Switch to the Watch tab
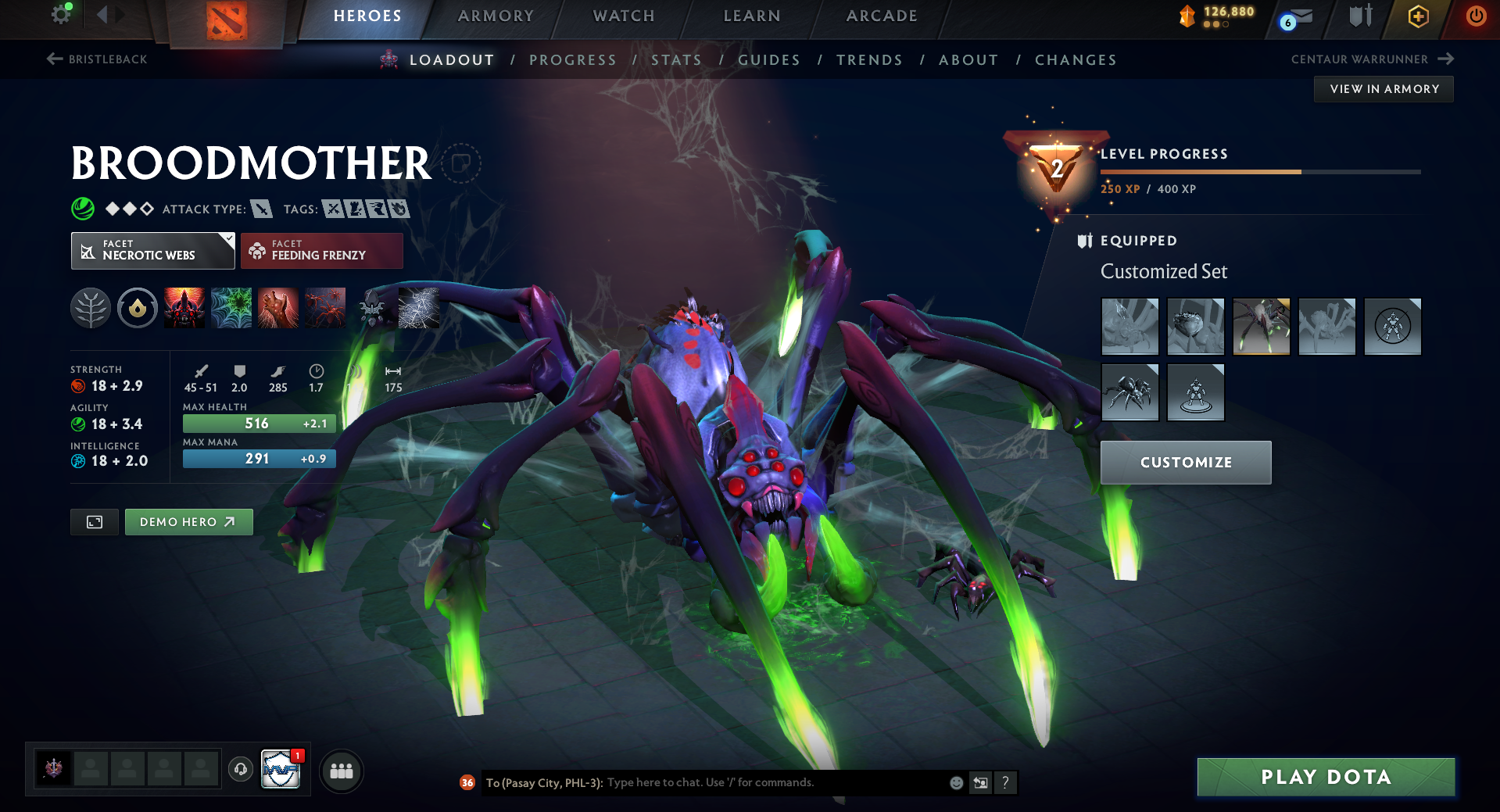Viewport: 1500px width, 812px height. click(x=624, y=16)
